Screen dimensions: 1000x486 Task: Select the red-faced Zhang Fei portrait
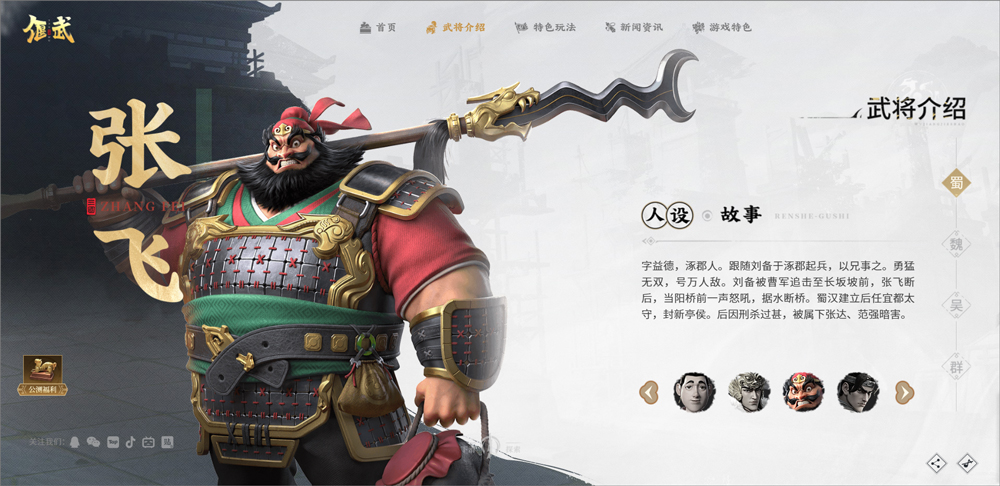pos(803,392)
